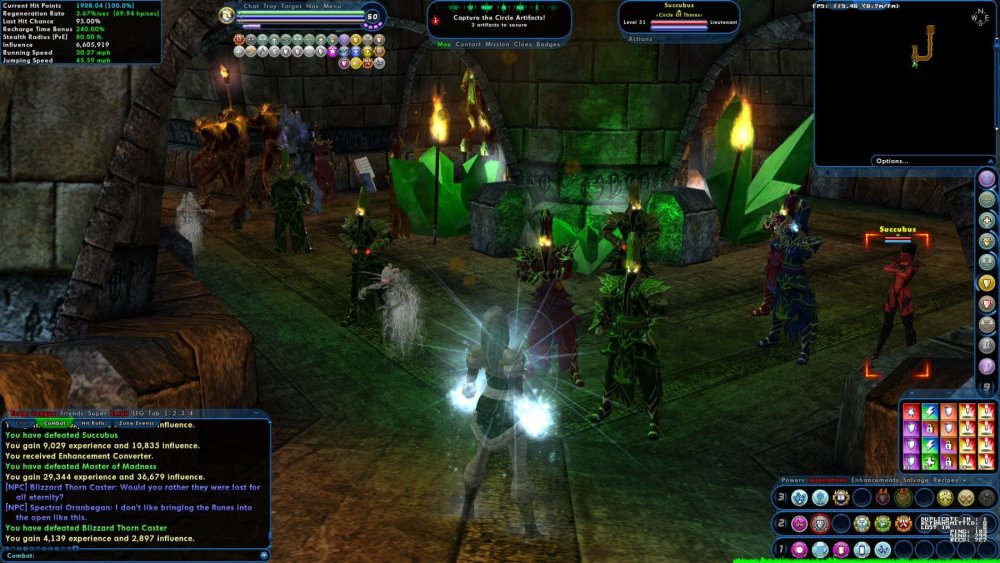
Task: Open the Powers window
Action: point(793,480)
